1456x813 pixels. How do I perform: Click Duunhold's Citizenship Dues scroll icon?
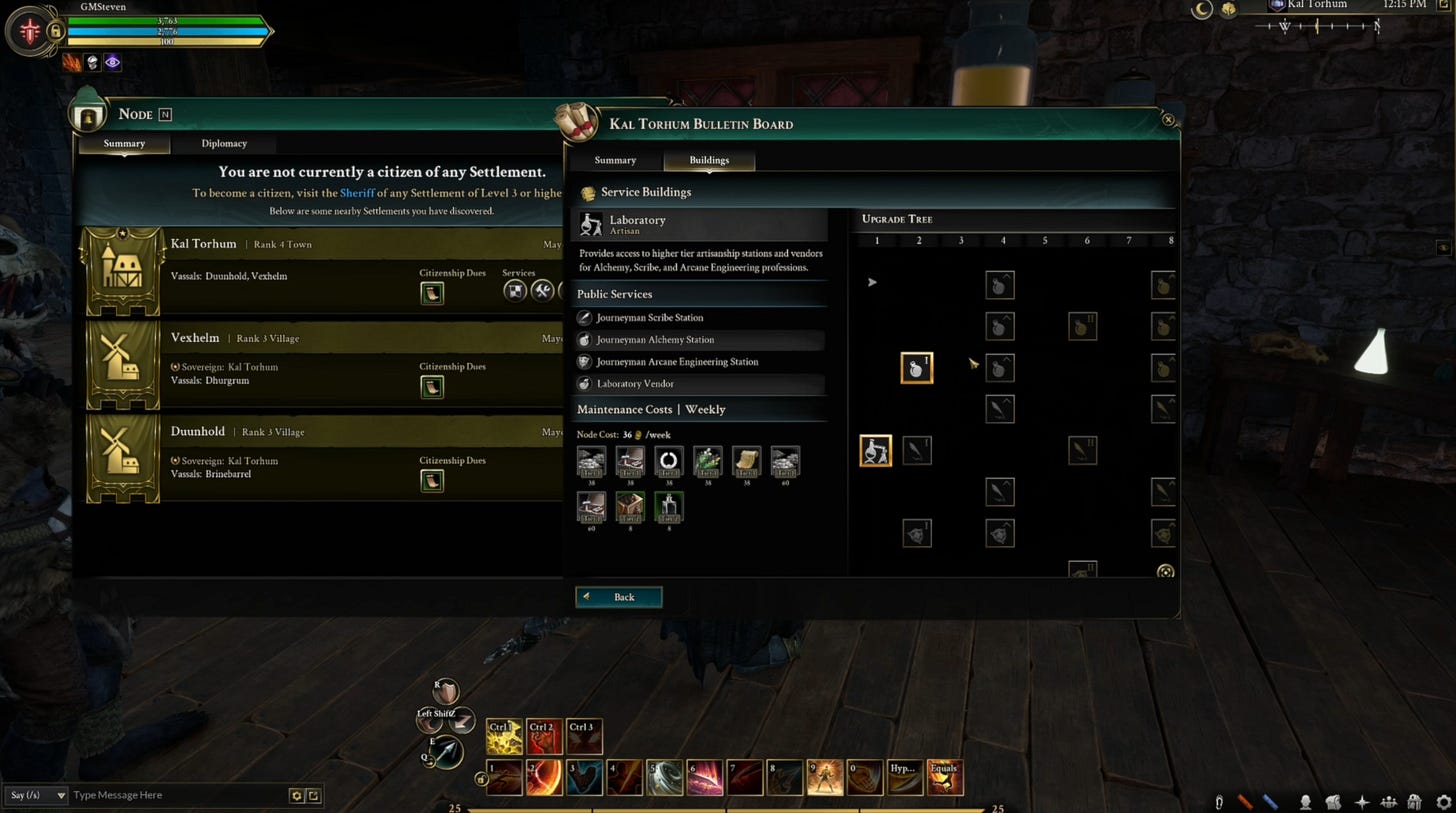click(x=432, y=481)
